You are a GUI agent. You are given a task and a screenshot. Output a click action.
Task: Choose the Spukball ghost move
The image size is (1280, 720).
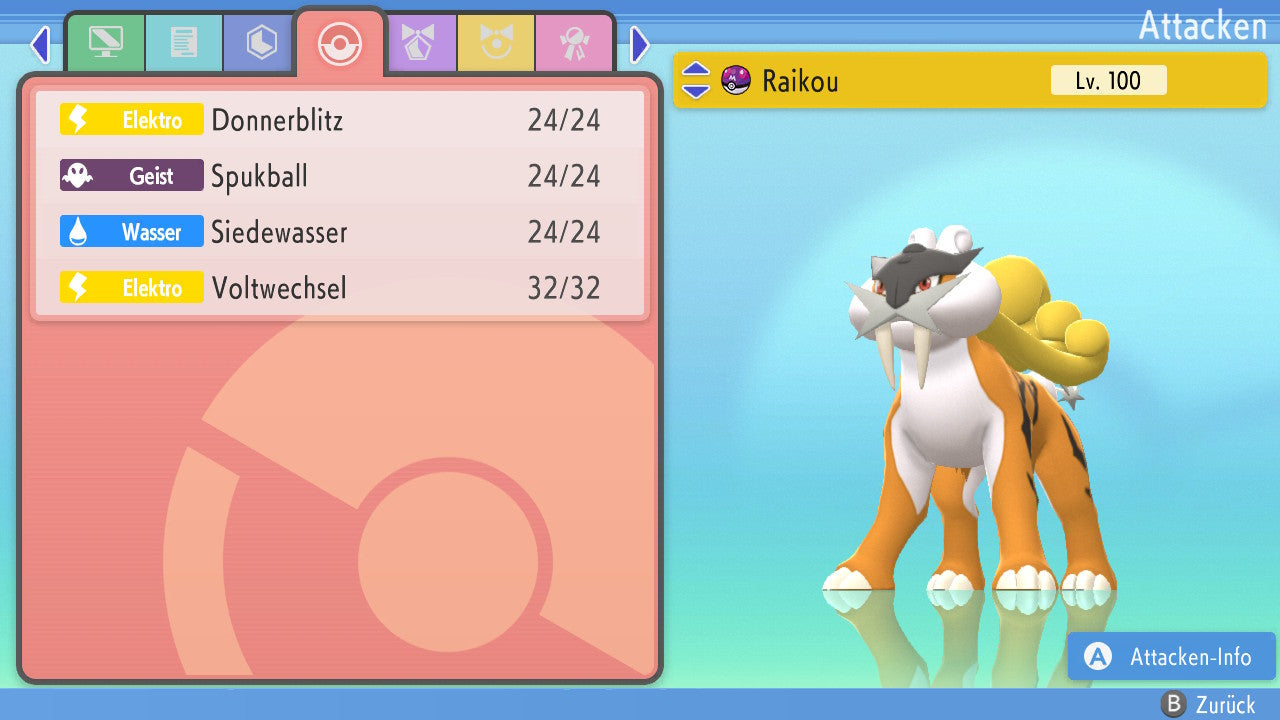[340, 176]
